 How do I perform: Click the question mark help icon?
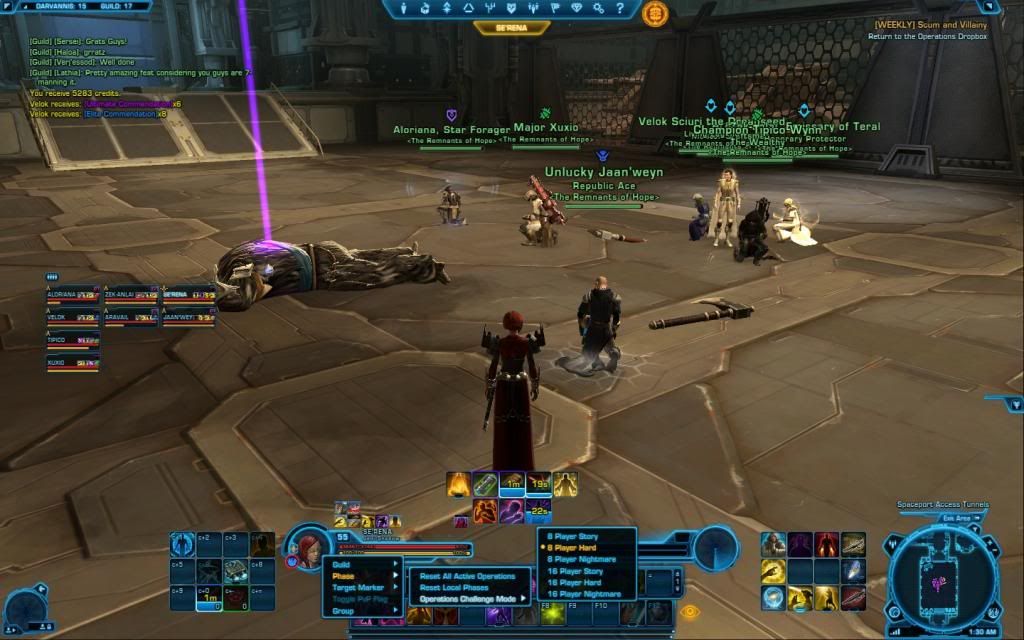[x=621, y=8]
